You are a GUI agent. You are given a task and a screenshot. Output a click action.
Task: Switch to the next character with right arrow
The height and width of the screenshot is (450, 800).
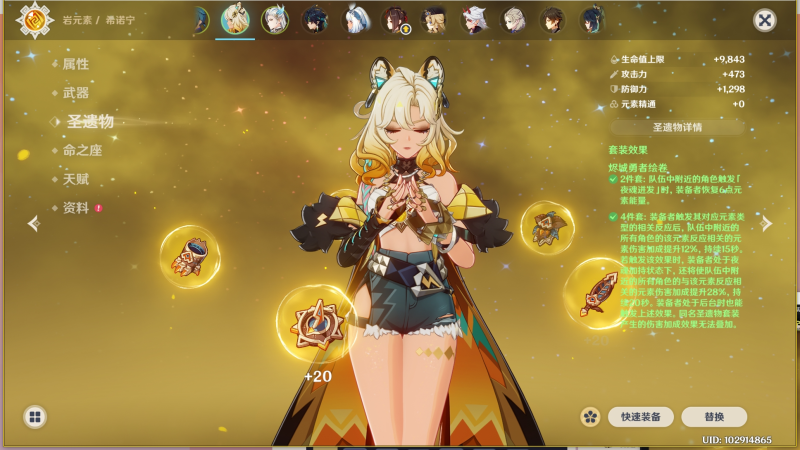767,224
